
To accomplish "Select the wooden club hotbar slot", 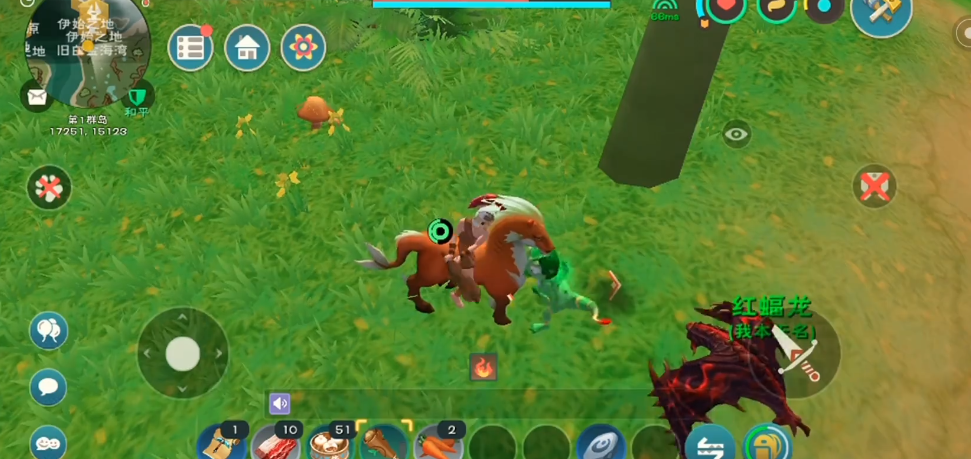I will (x=384, y=442).
